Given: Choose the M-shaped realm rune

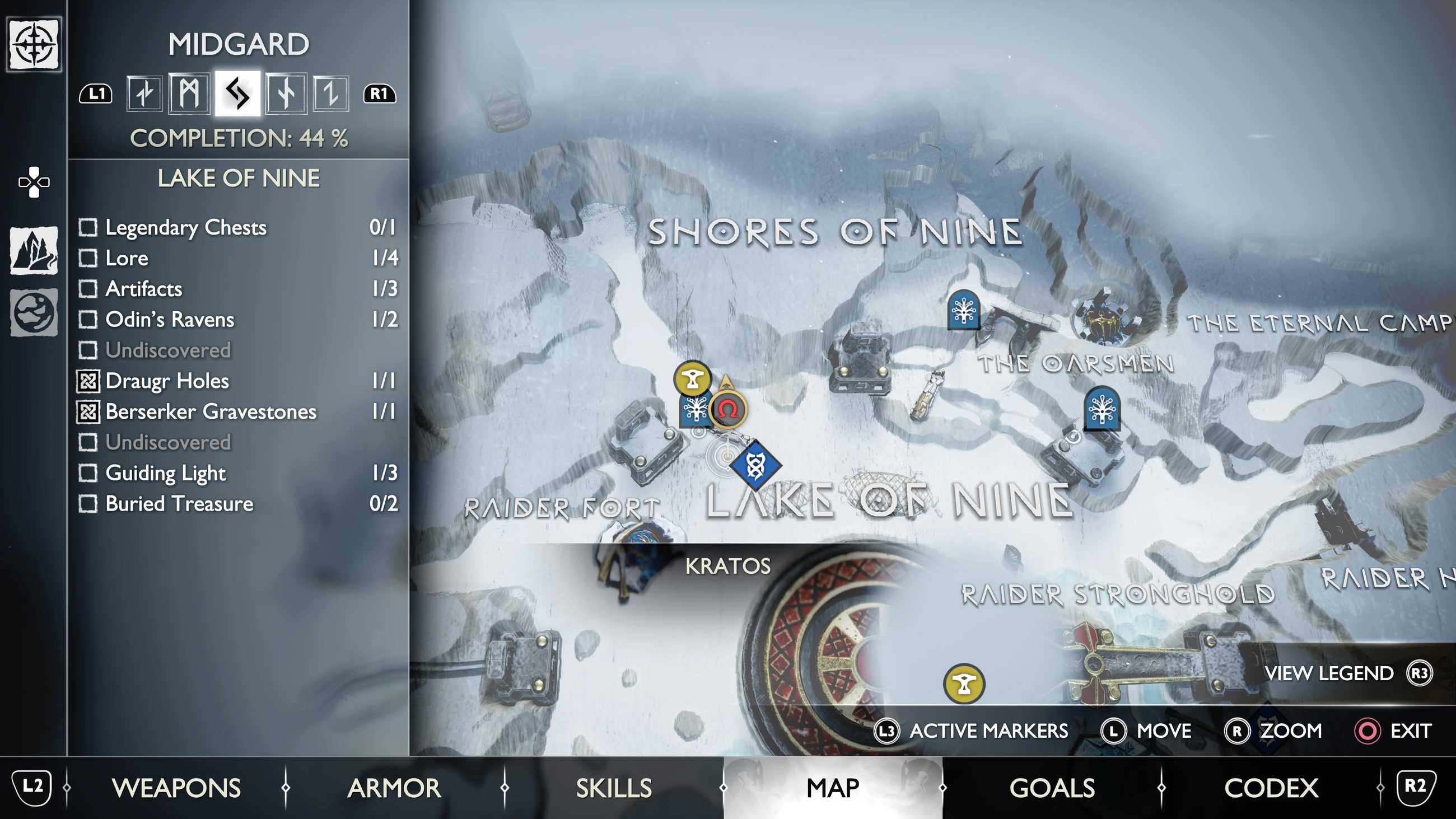Looking at the screenshot, I should pyautogui.click(x=189, y=93).
